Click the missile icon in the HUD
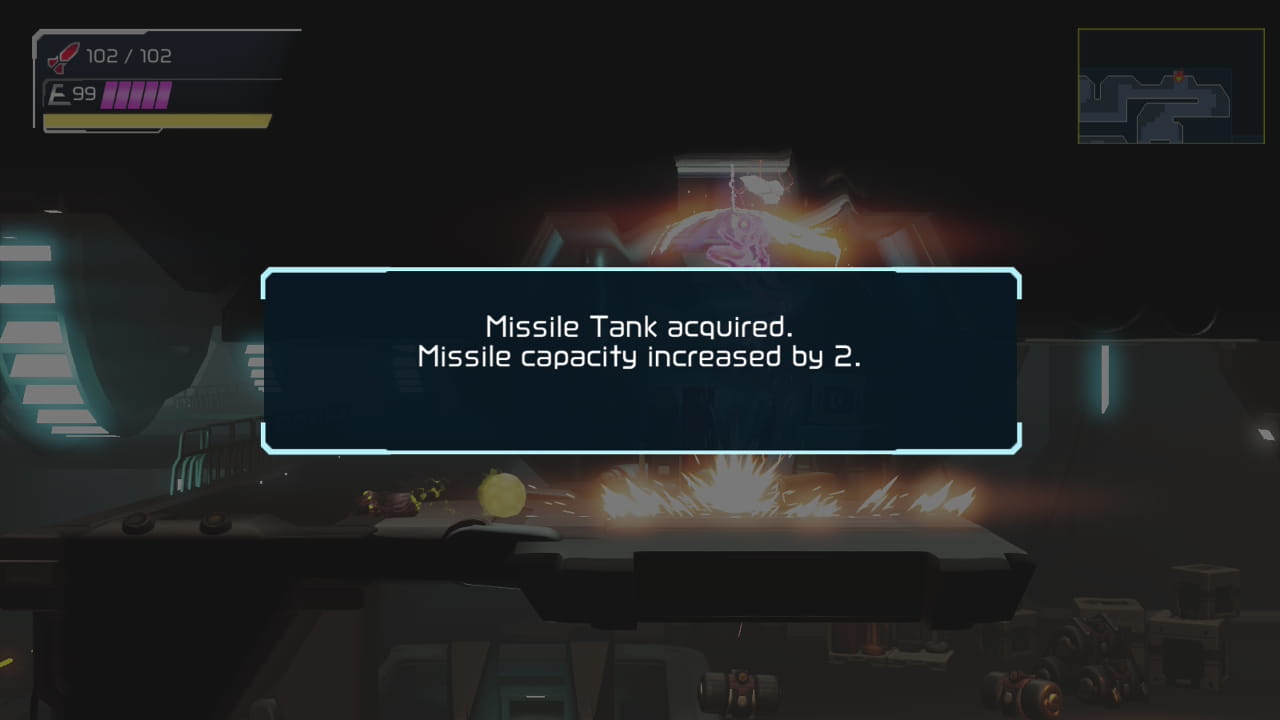 [x=57, y=56]
